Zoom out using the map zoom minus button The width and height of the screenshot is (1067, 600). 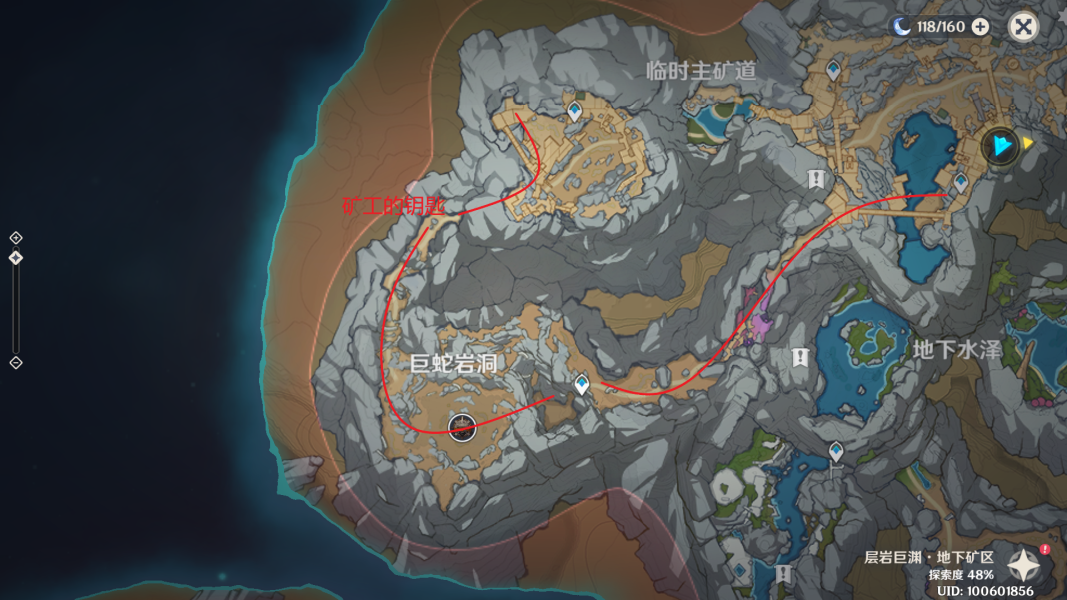tap(16, 362)
